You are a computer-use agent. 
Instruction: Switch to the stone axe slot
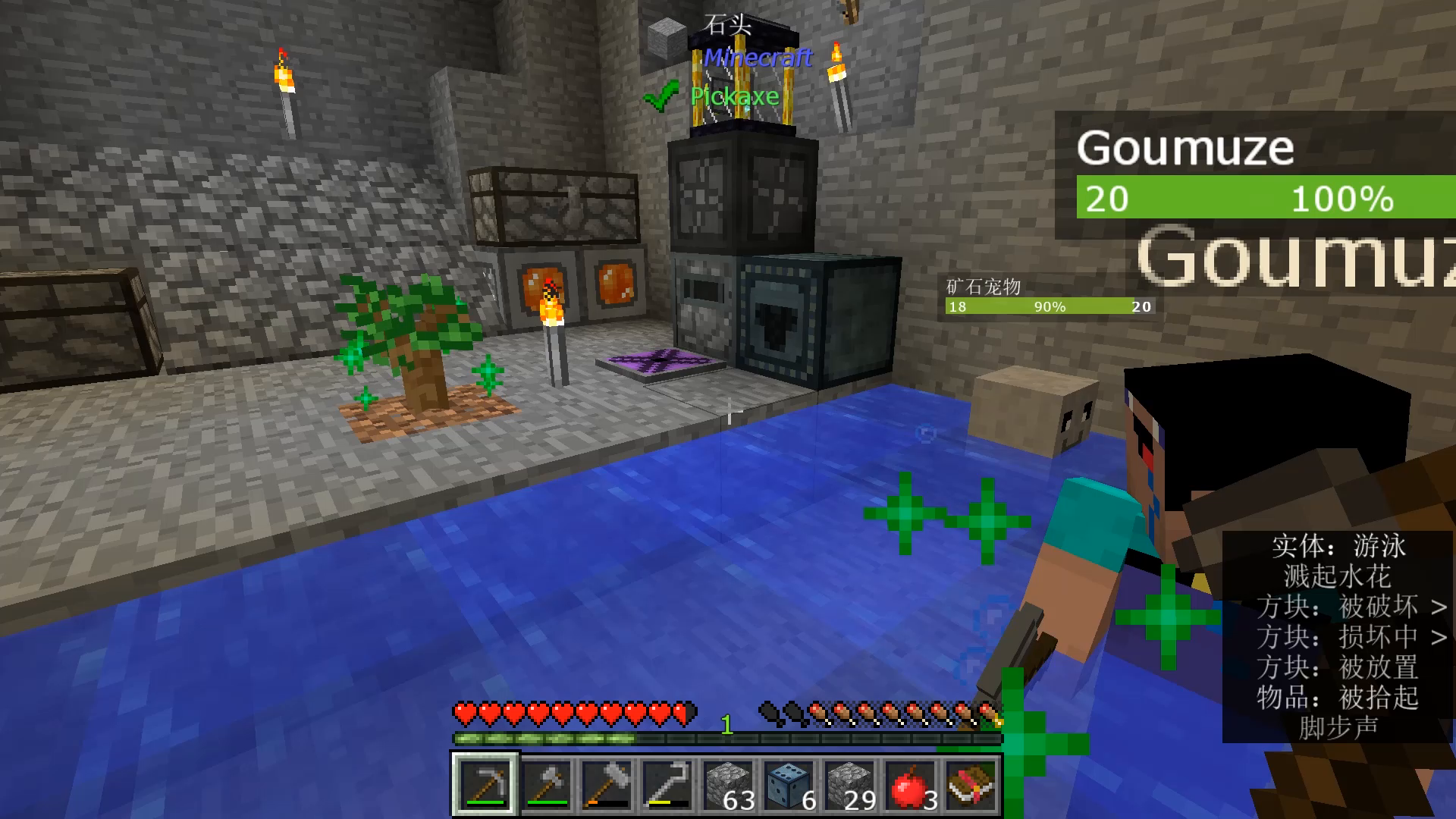click(x=546, y=784)
